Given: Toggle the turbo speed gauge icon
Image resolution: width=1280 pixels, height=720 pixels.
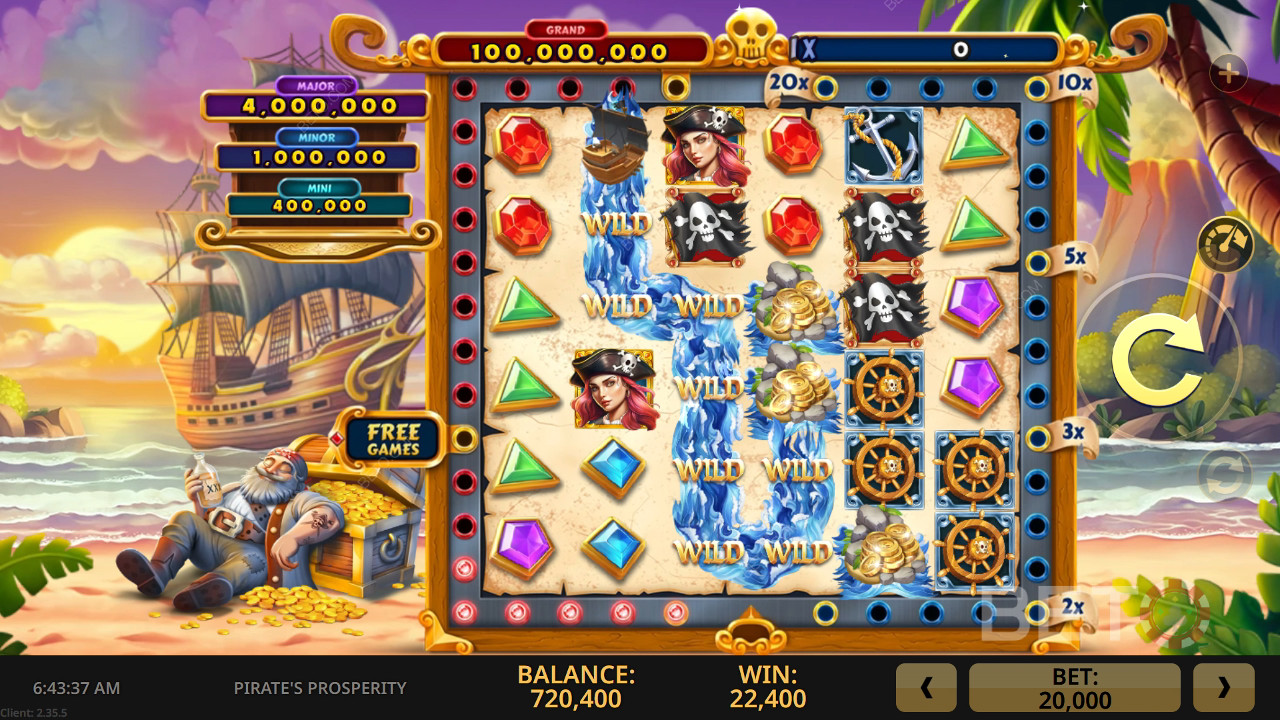Looking at the screenshot, I should pos(1226,243).
